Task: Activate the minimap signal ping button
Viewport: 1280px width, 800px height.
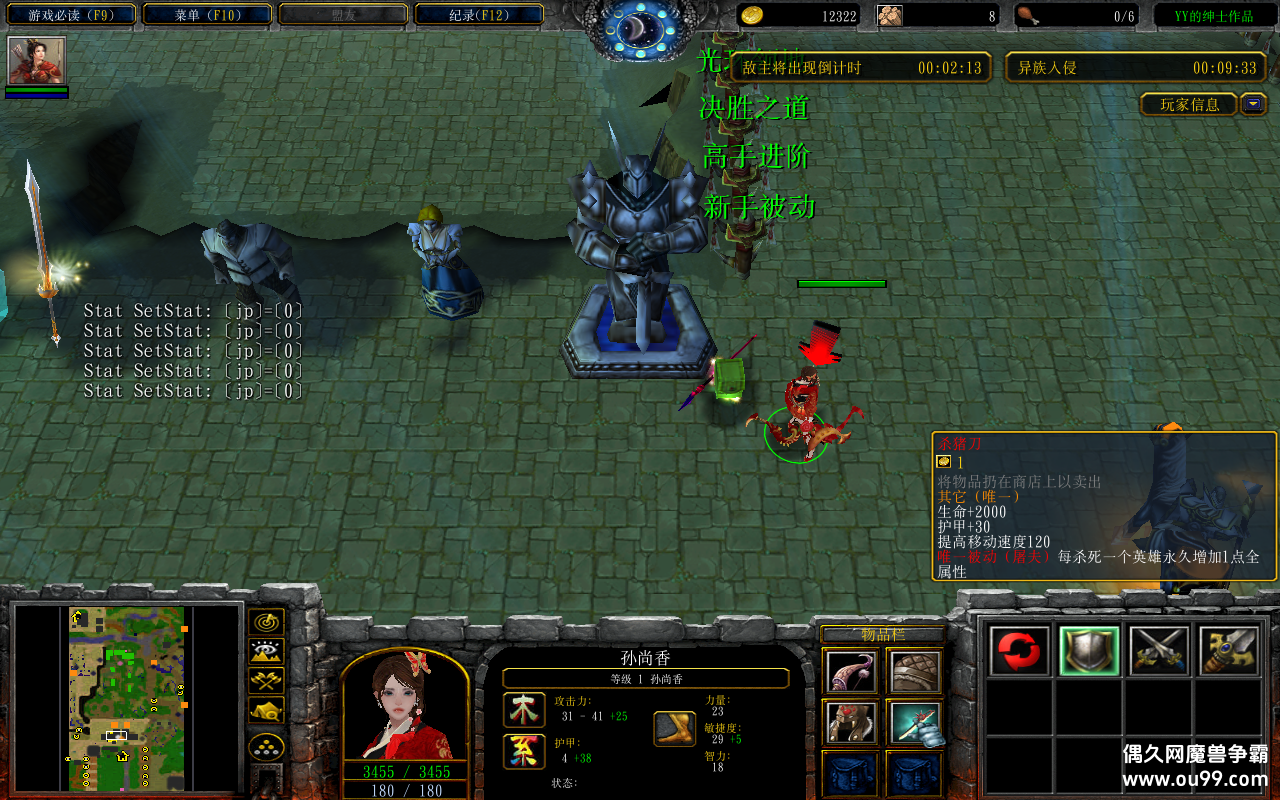Action: tap(265, 622)
